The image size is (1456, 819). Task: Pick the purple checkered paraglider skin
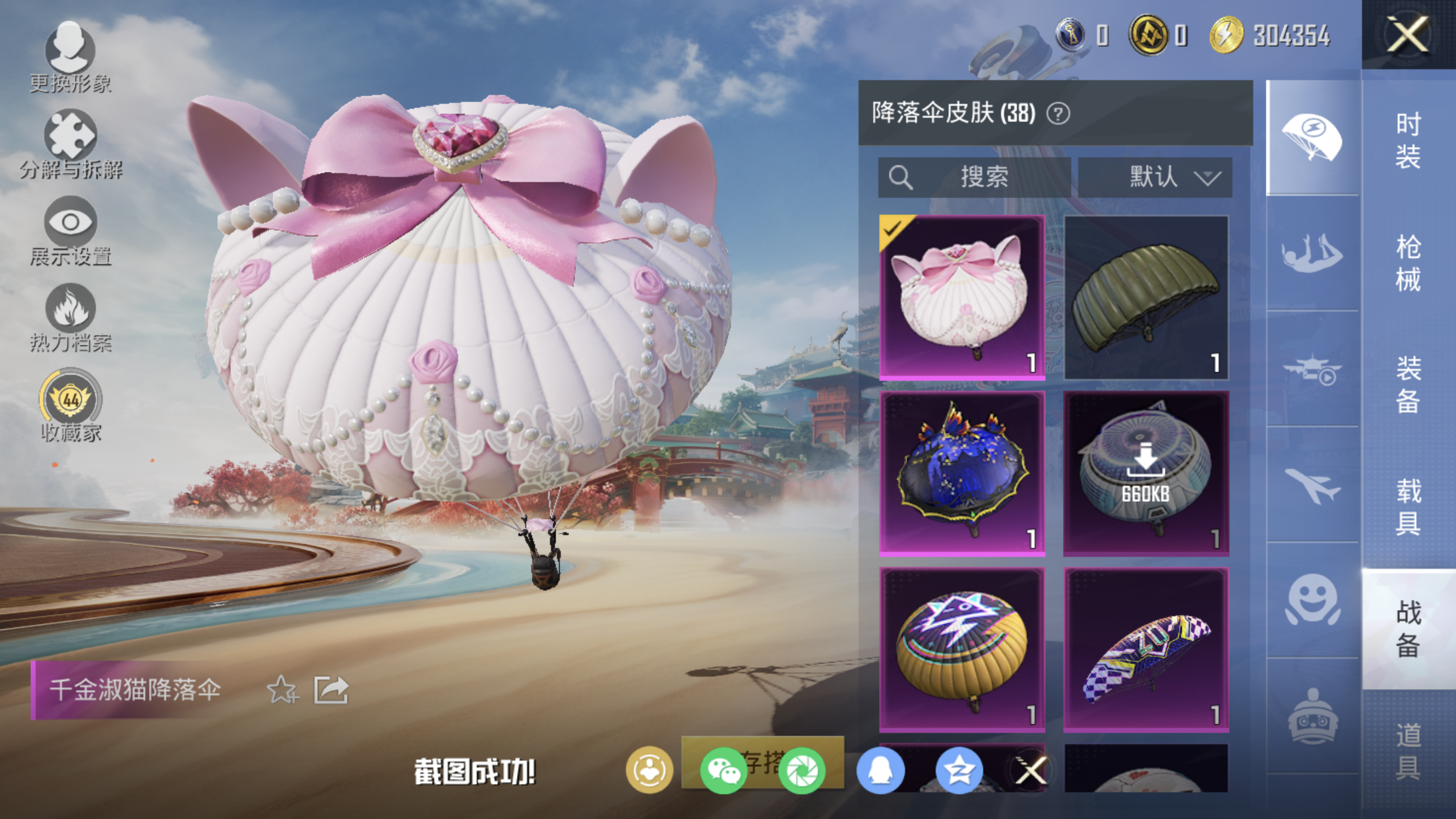(x=1146, y=650)
